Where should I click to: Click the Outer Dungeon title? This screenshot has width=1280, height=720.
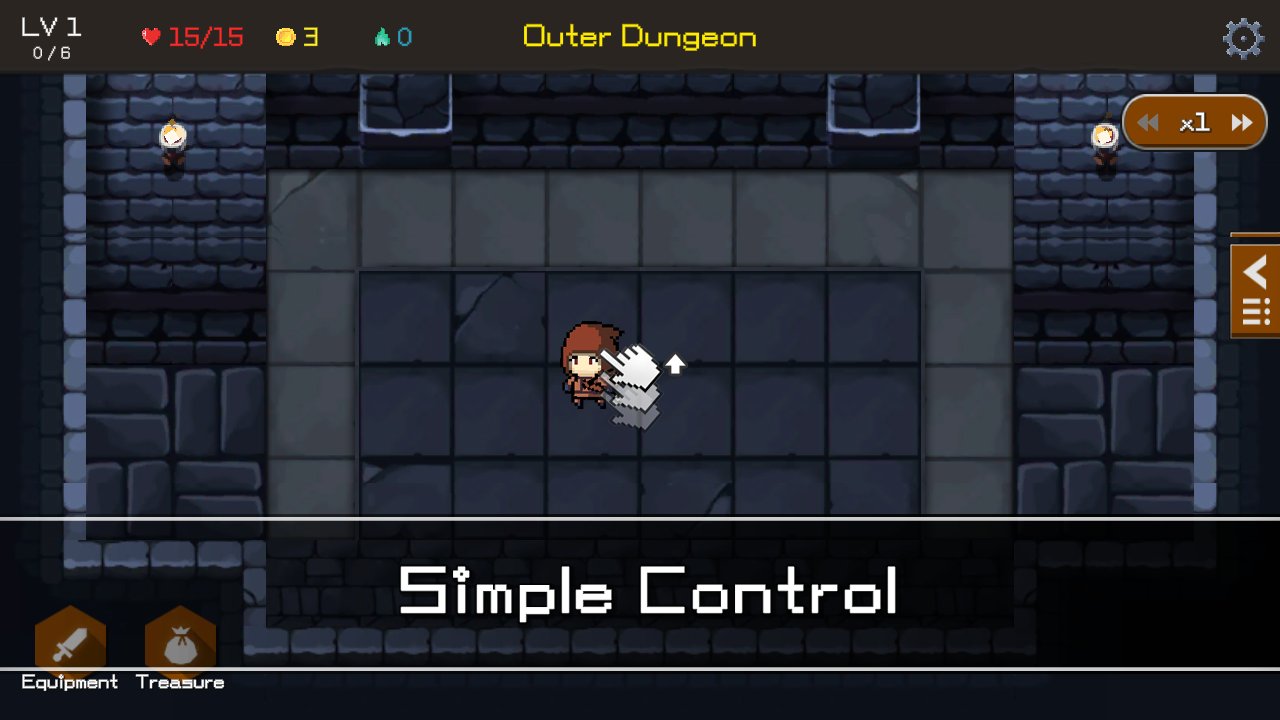pos(639,36)
